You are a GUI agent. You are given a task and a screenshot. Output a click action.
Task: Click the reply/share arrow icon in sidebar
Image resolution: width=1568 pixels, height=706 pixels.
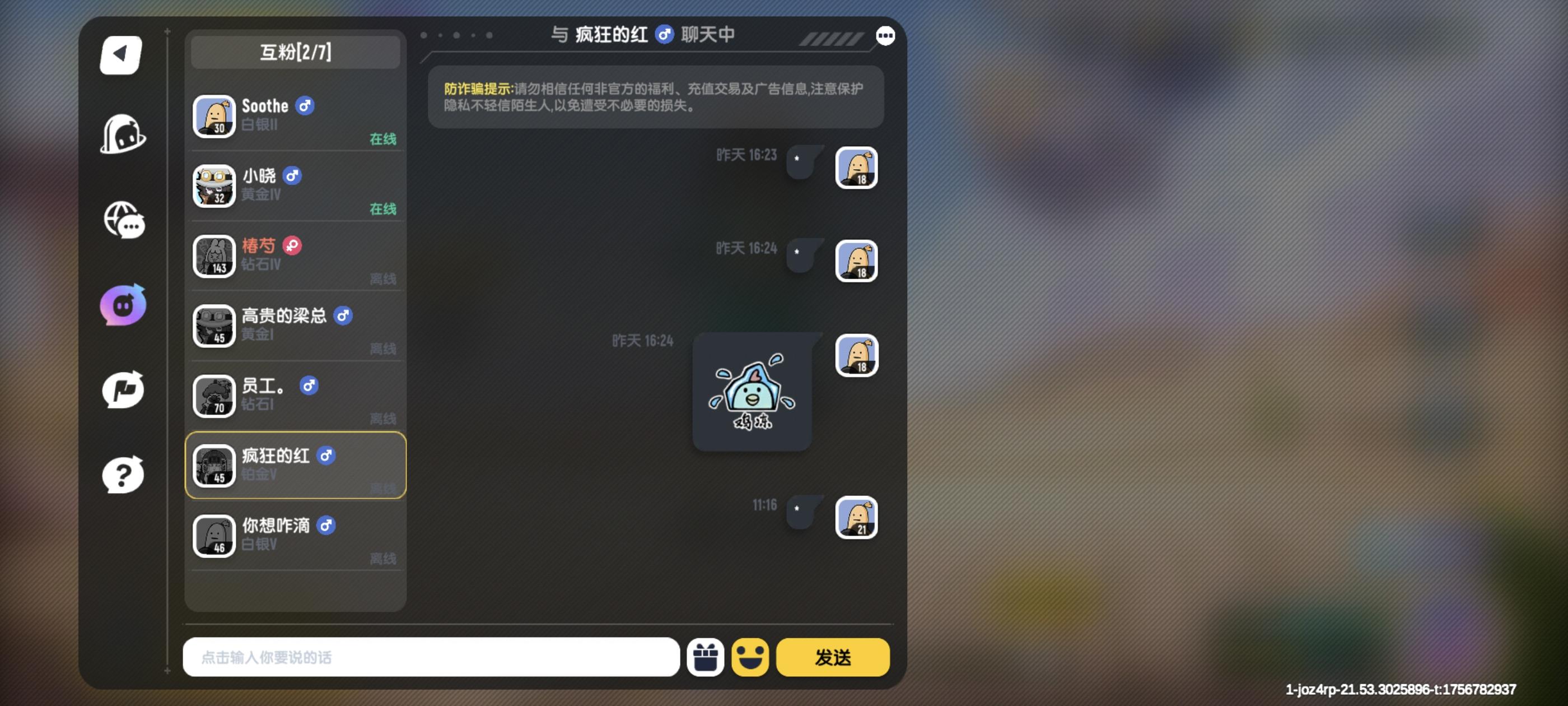point(124,391)
